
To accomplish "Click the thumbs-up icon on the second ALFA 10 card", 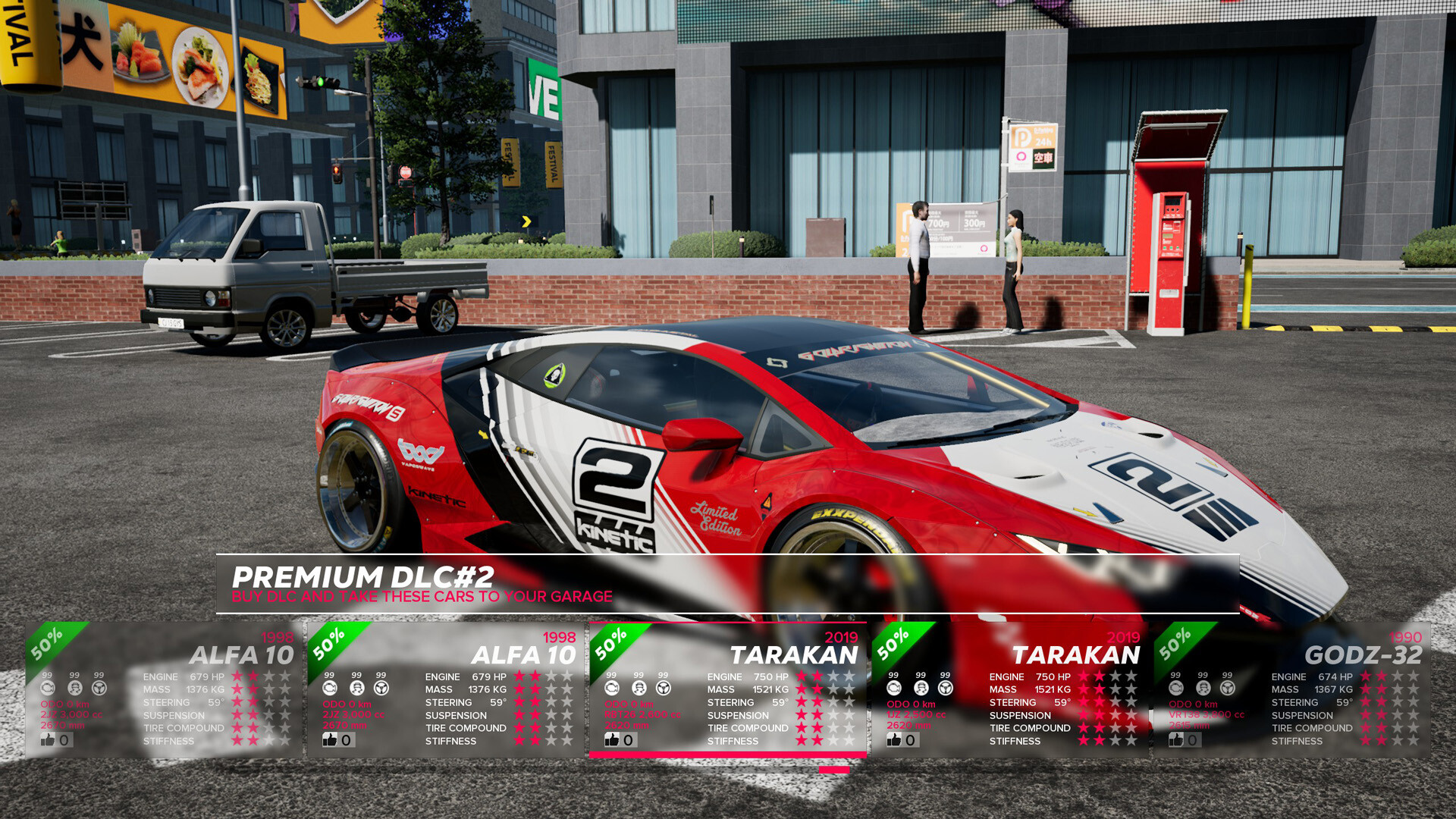I will tap(331, 739).
